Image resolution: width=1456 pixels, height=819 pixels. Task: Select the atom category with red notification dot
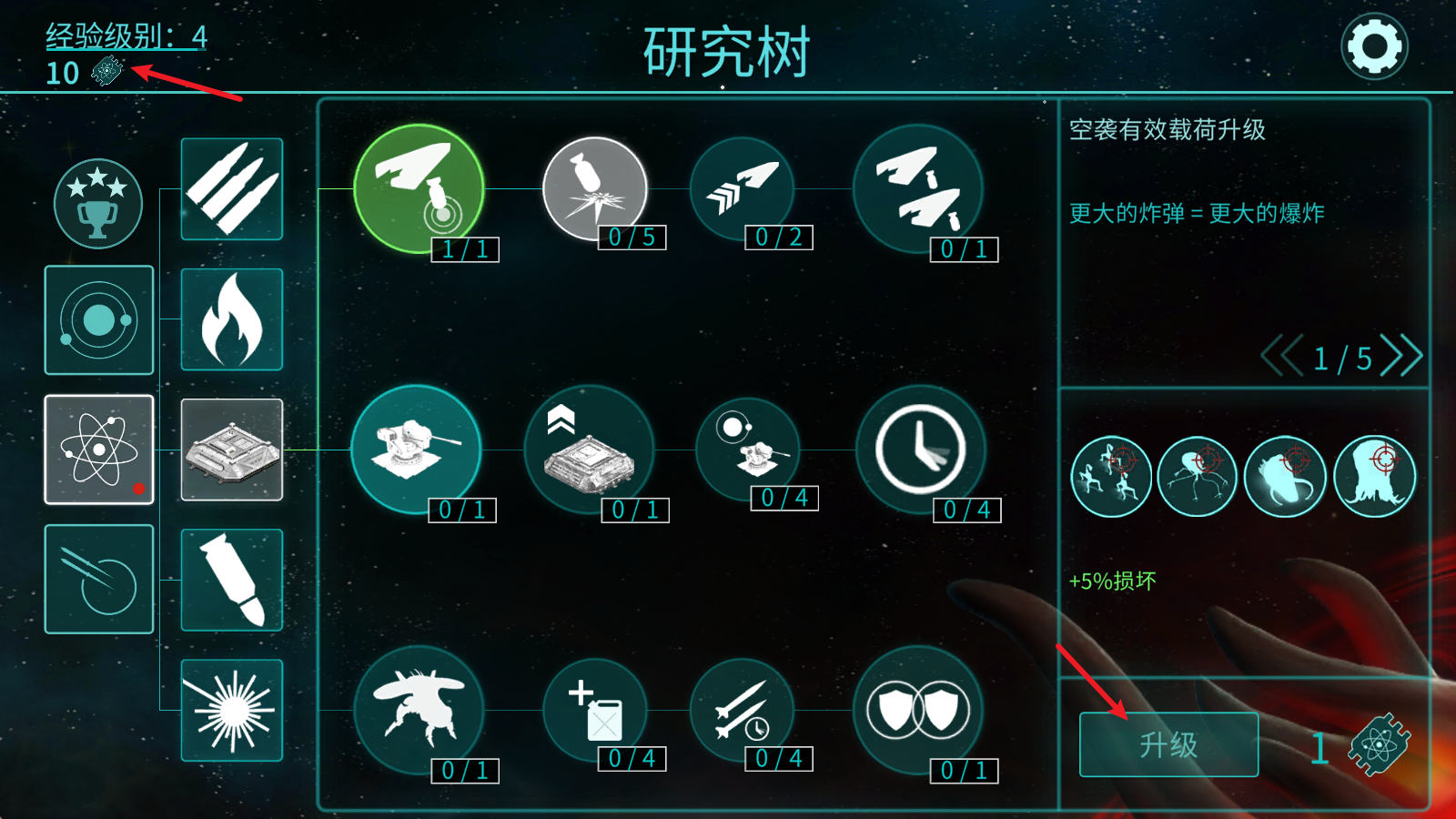coord(98,449)
